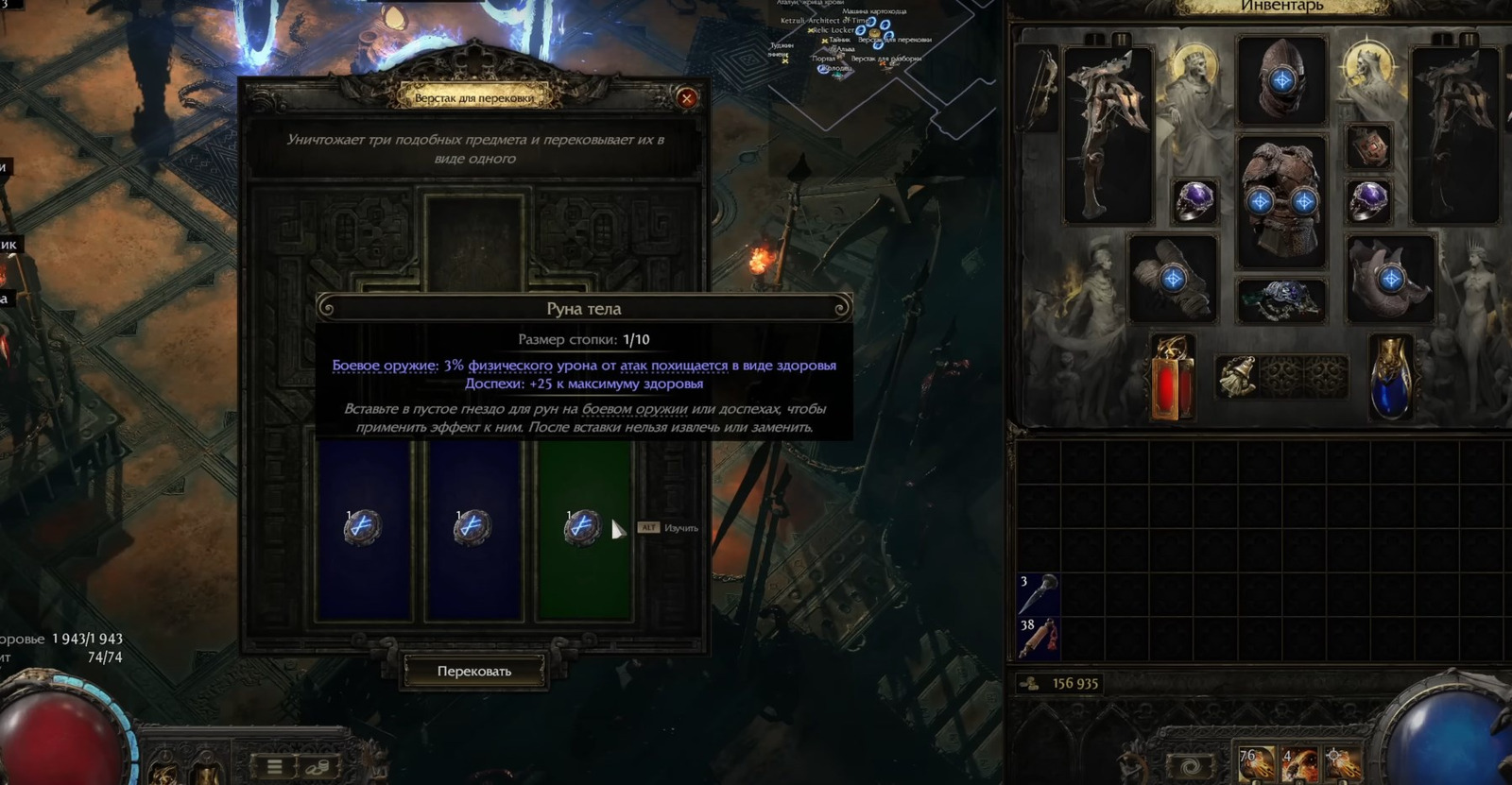Viewport: 1512px width, 785px height.
Task: Activate the crosshair-marked skill icon
Action: point(1341,764)
